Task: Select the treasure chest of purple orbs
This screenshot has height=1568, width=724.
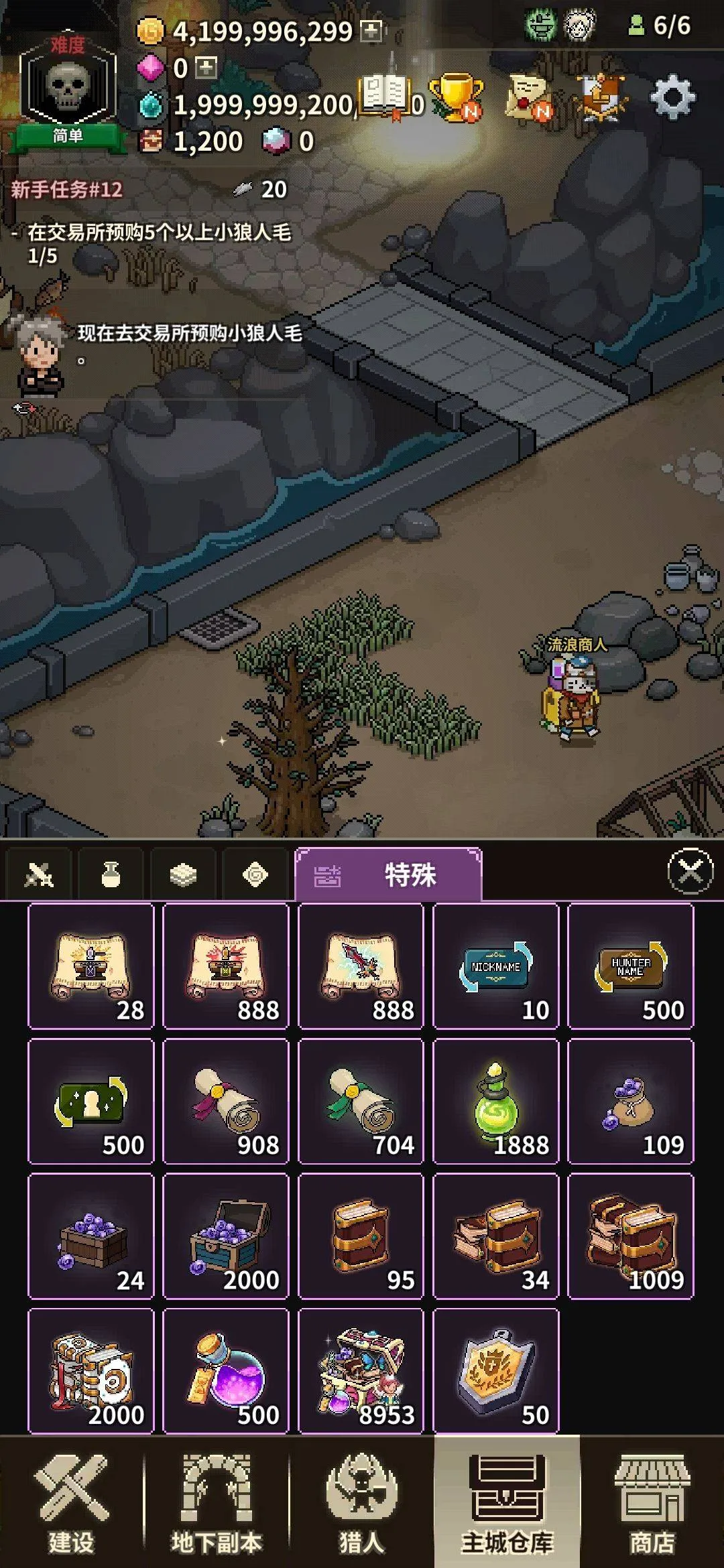Action: click(226, 1236)
